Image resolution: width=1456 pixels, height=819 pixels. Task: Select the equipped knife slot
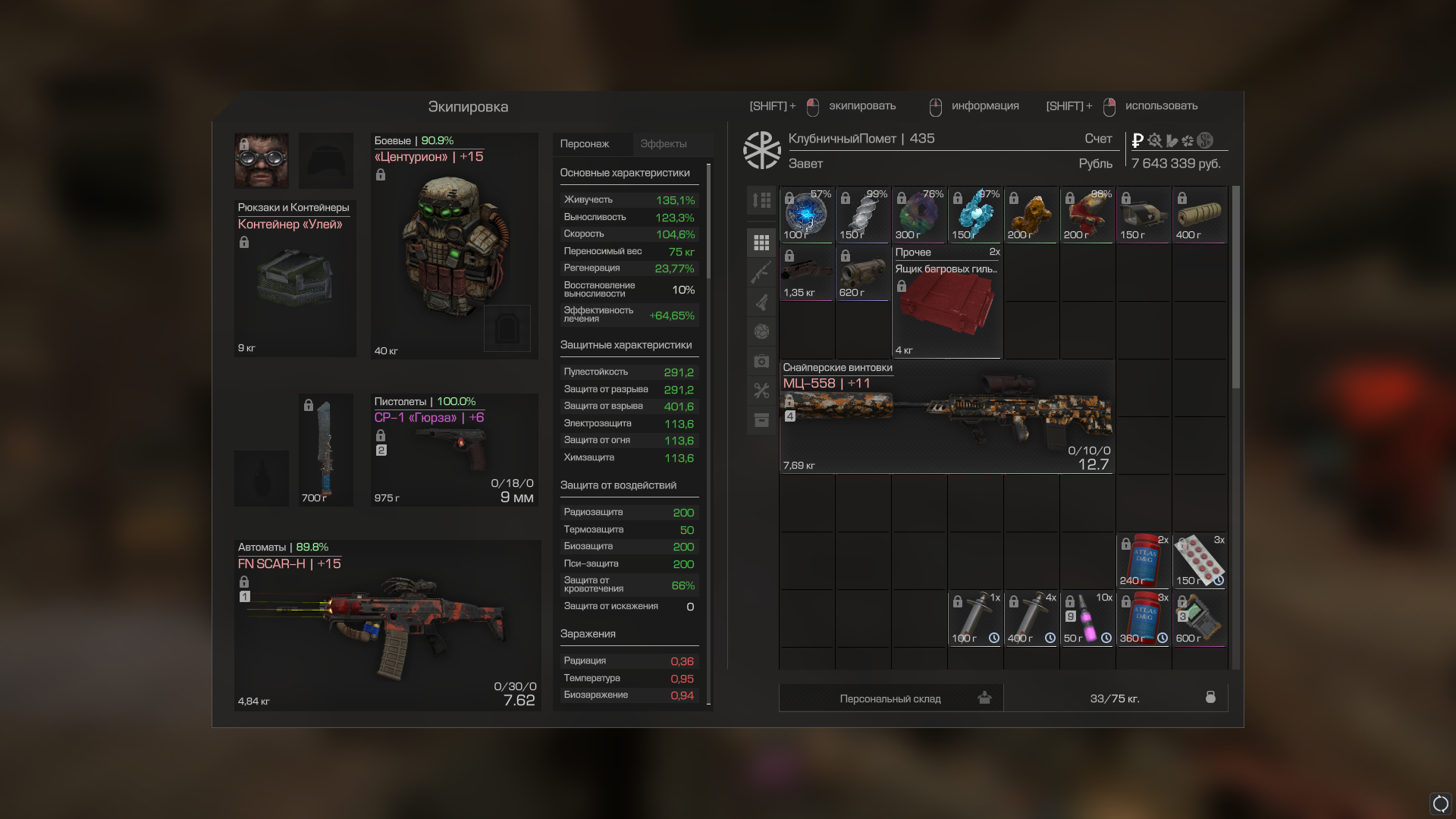coord(325,450)
